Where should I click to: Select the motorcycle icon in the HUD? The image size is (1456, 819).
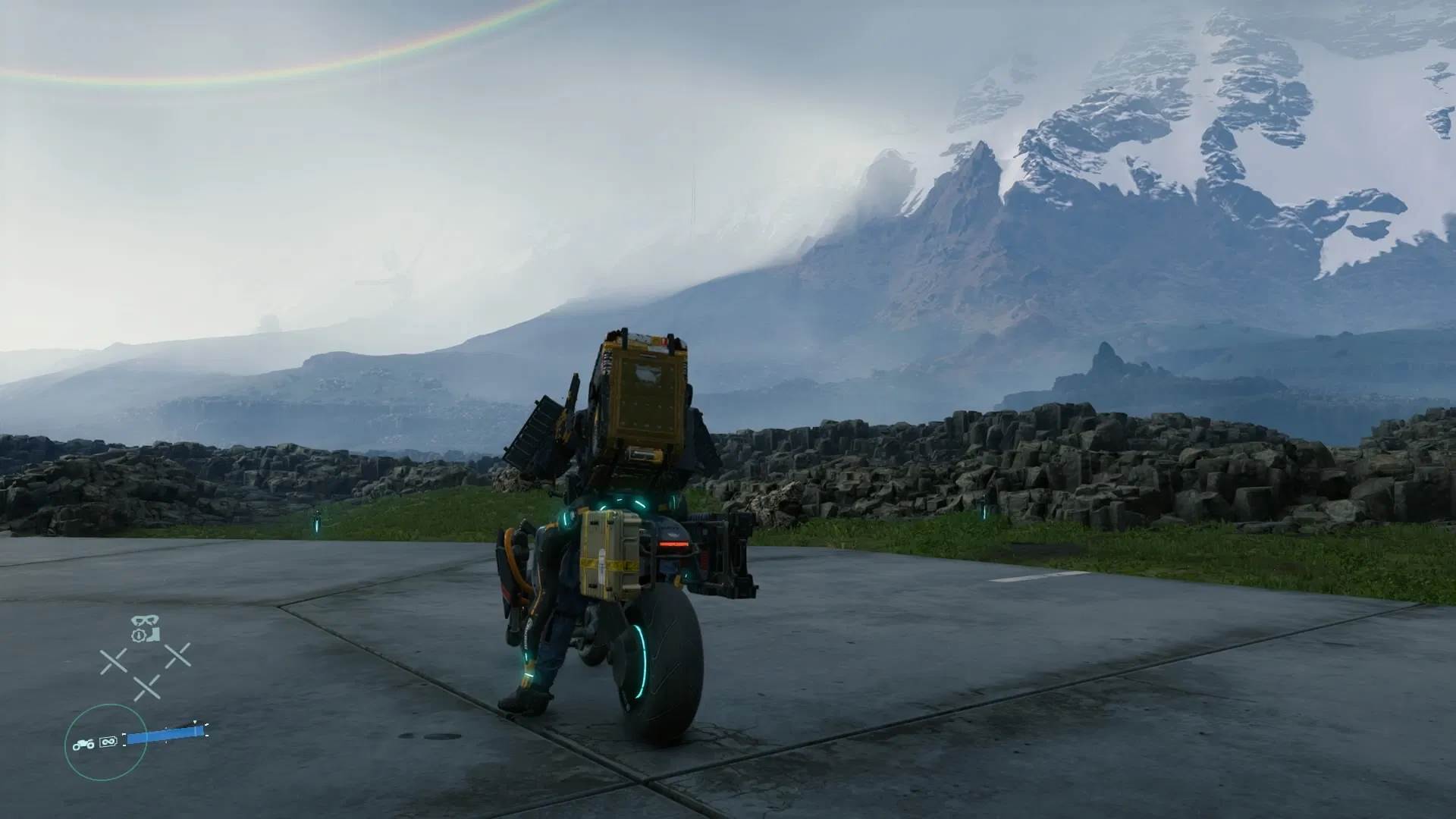(83, 745)
